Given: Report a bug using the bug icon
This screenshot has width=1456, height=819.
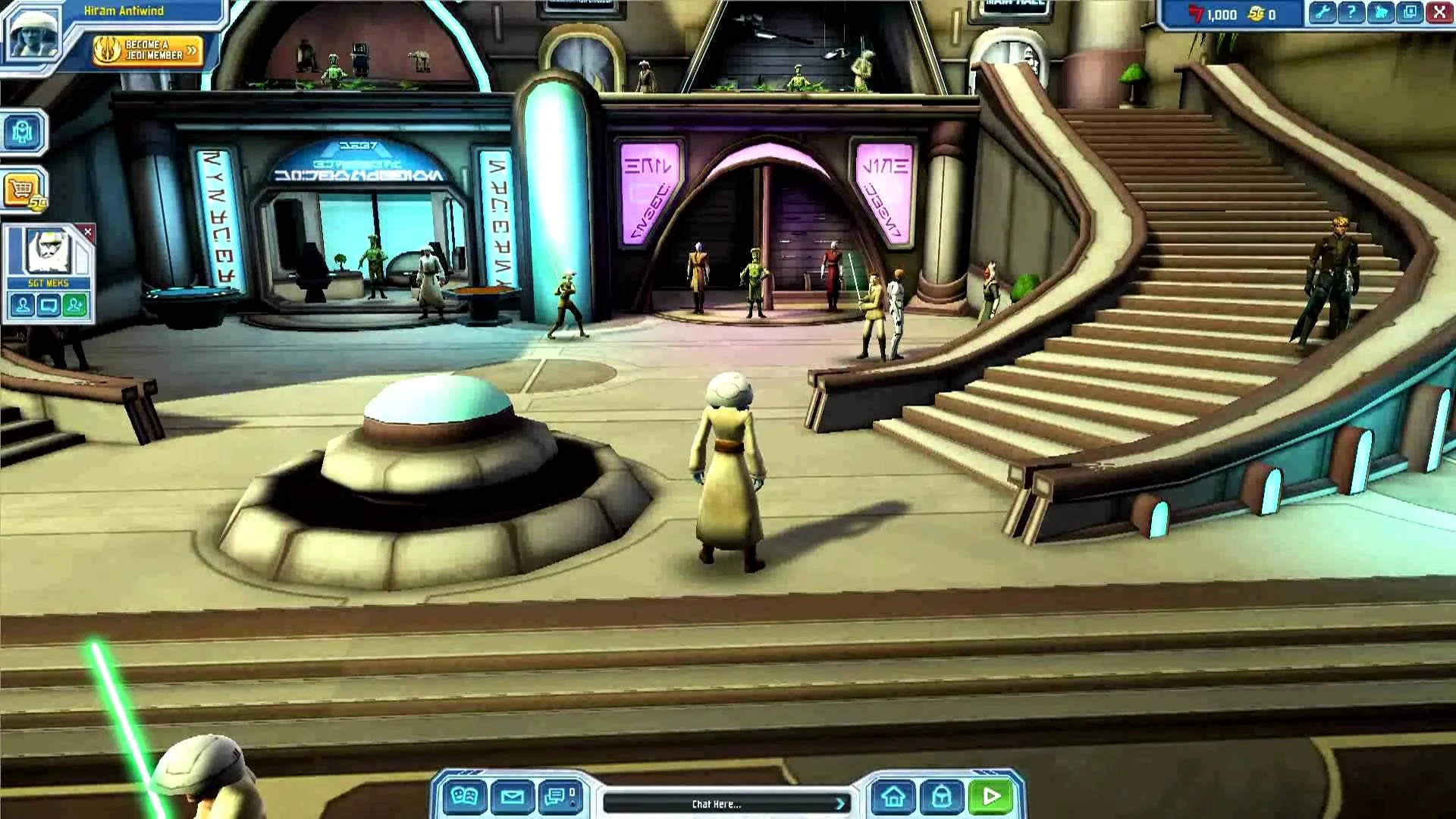Looking at the screenshot, I should [x=1380, y=12].
